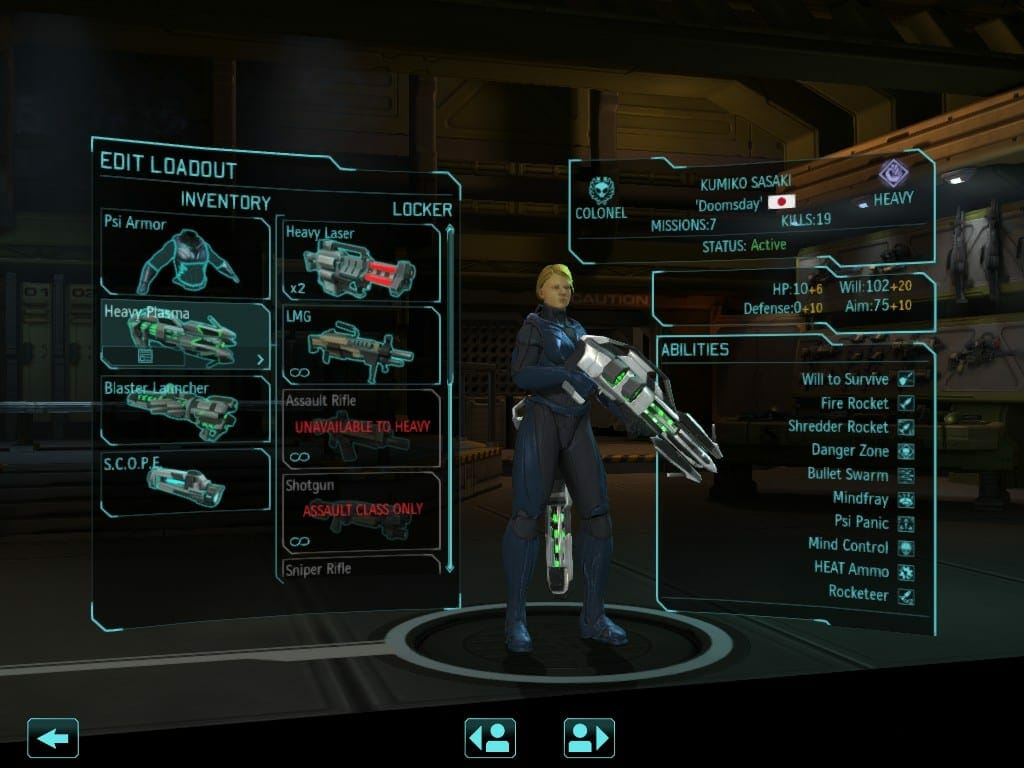This screenshot has height=768, width=1024.
Task: View the Danger Zone ability
Action: 906,451
